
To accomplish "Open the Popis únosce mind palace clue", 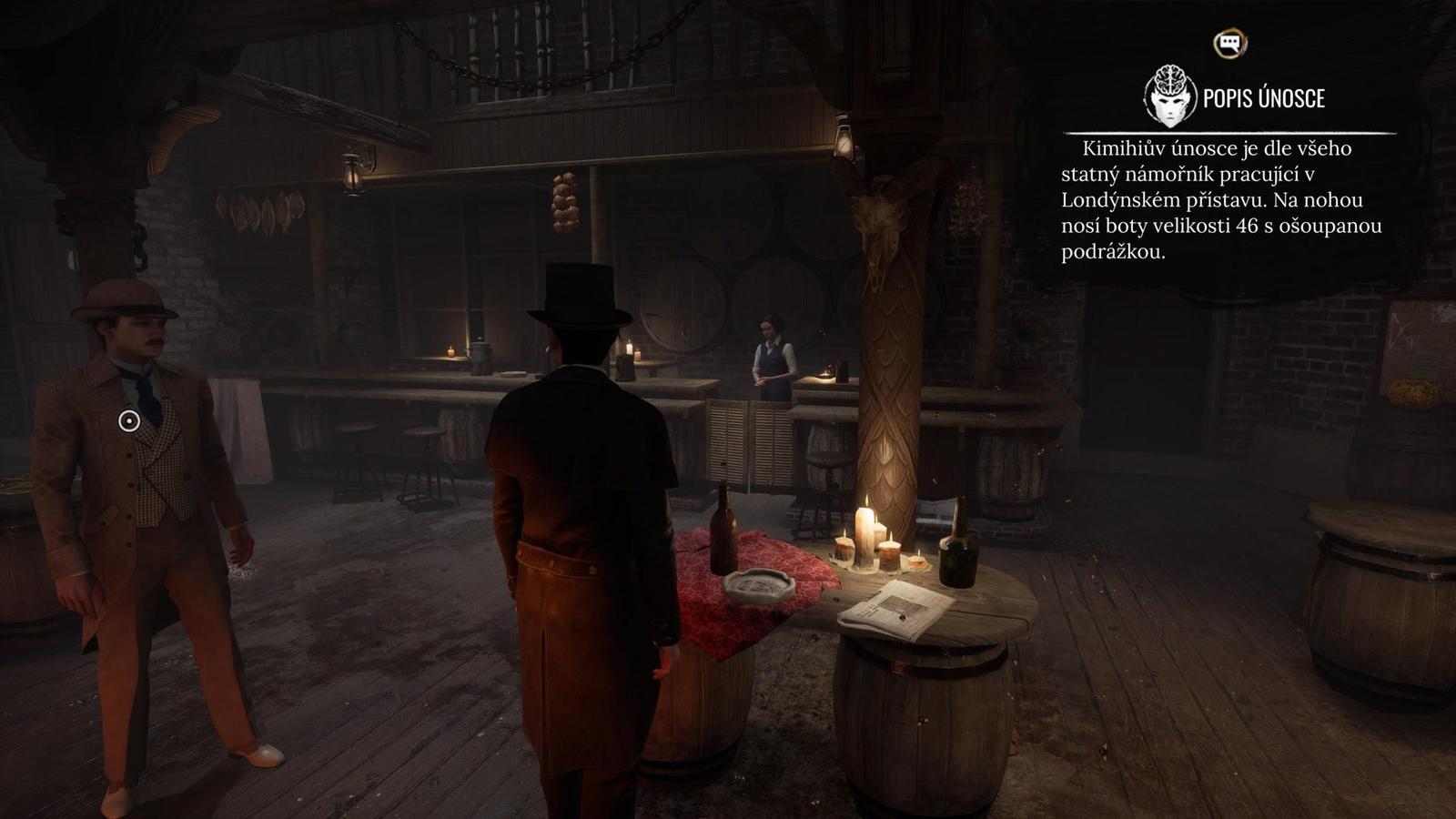I will pos(1233,97).
